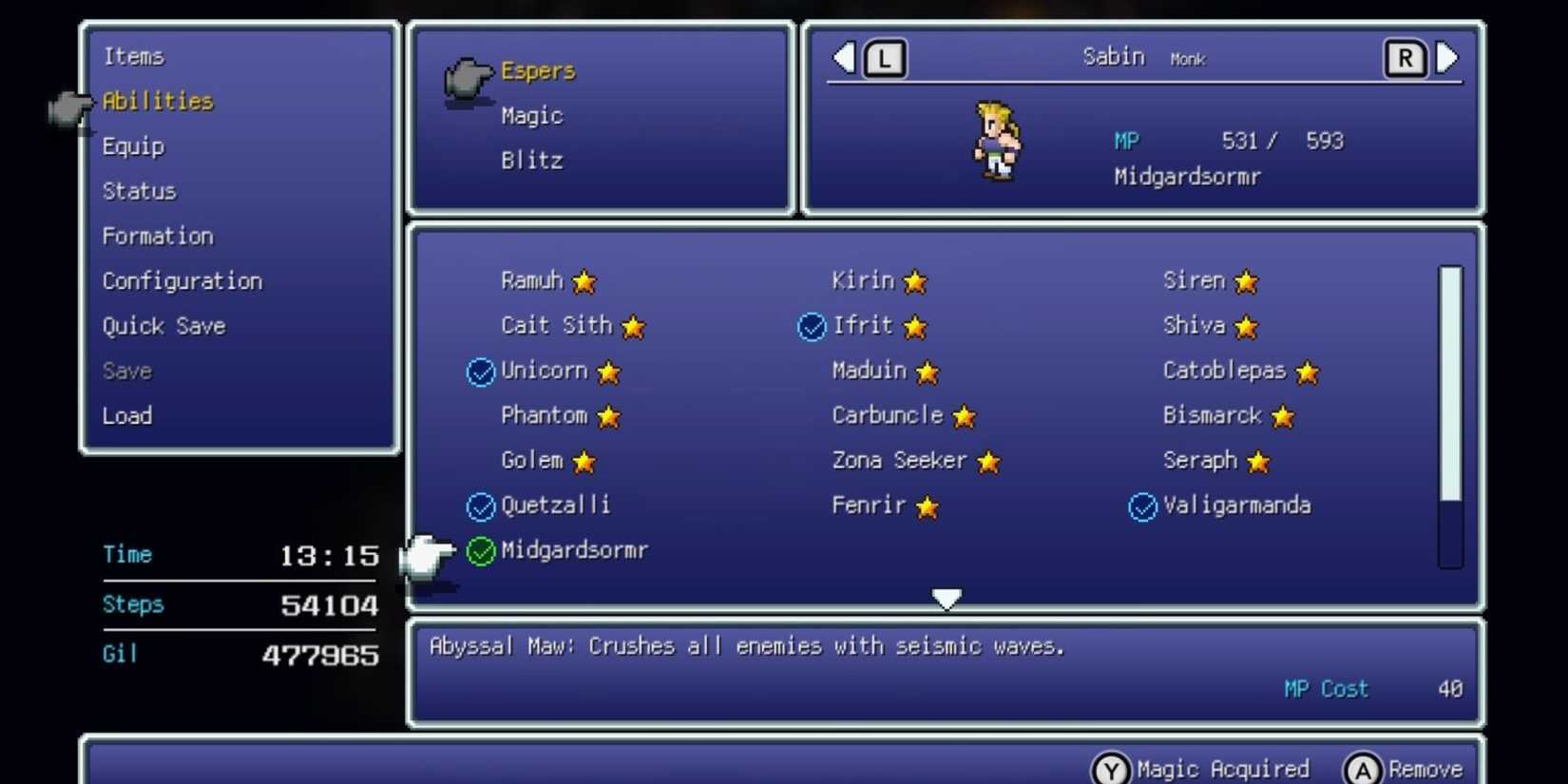The height and width of the screenshot is (784, 1568).
Task: Open the next character with the right arrow
Action: point(1448,57)
